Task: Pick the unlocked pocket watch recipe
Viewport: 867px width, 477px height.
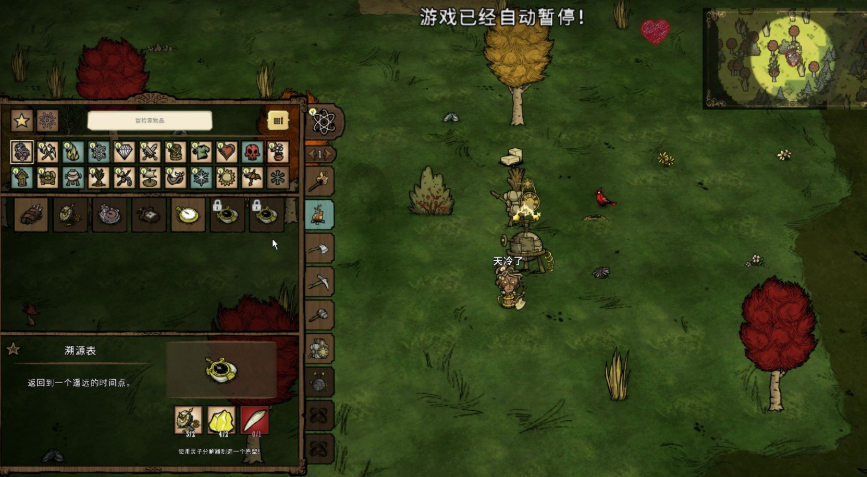Action: [188, 214]
